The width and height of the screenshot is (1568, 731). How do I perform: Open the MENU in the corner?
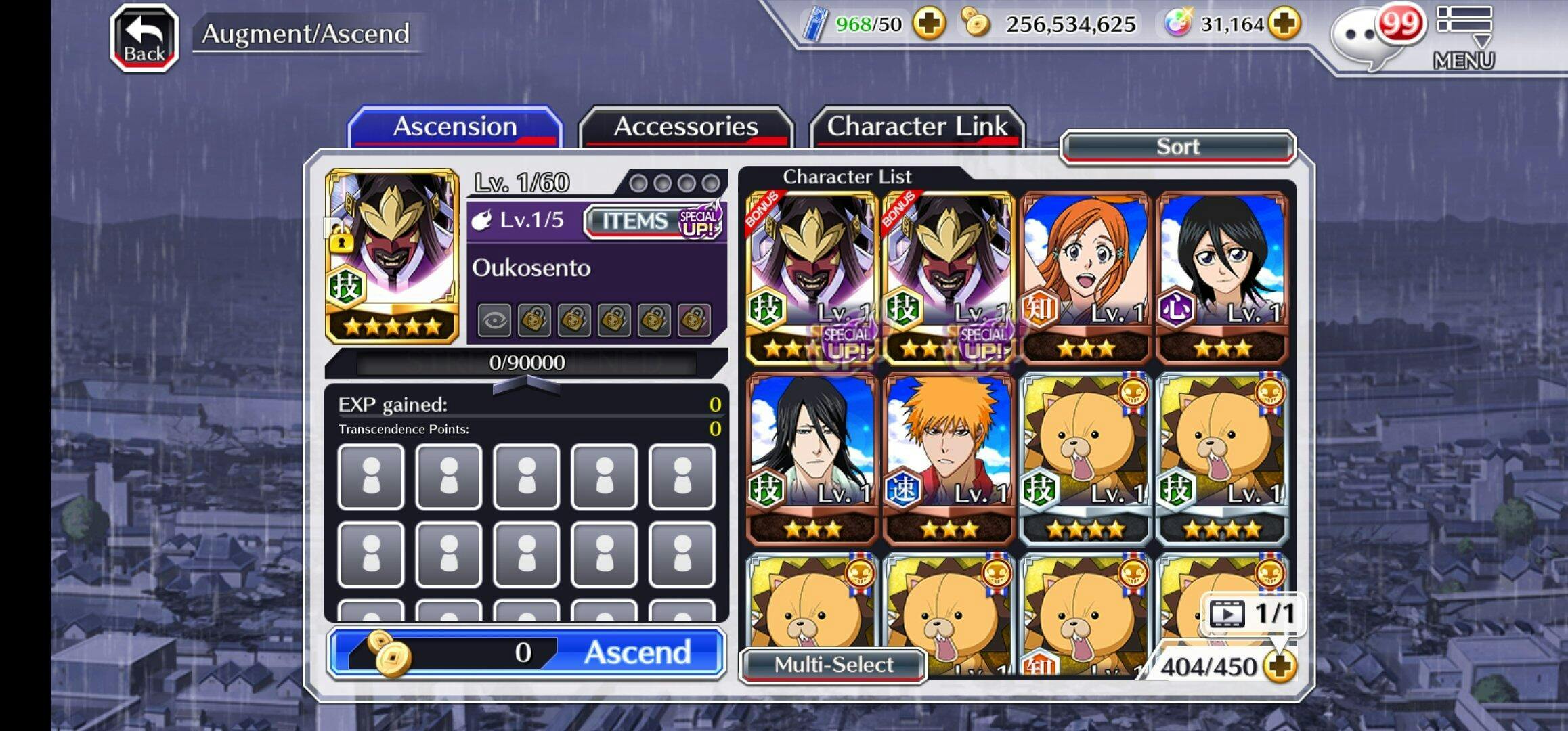[x=1464, y=38]
